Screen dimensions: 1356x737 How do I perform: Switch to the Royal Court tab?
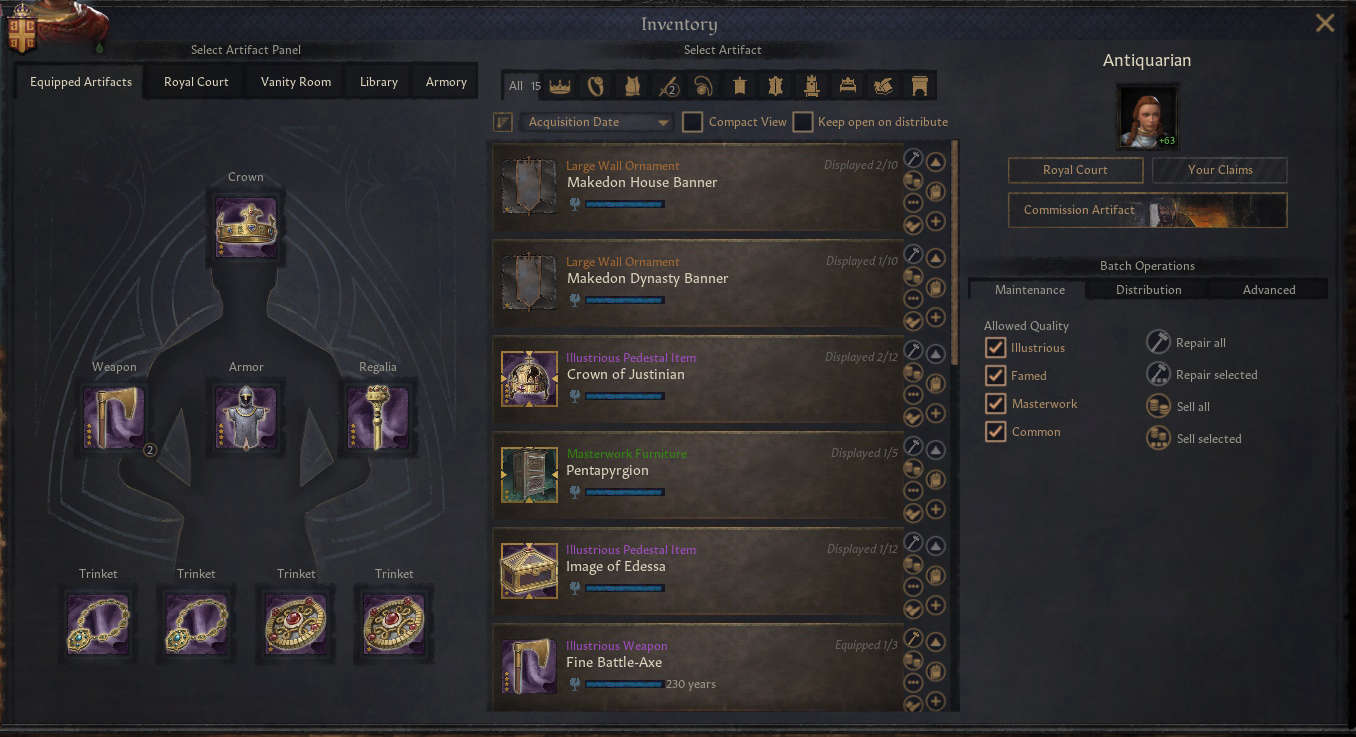(194, 81)
